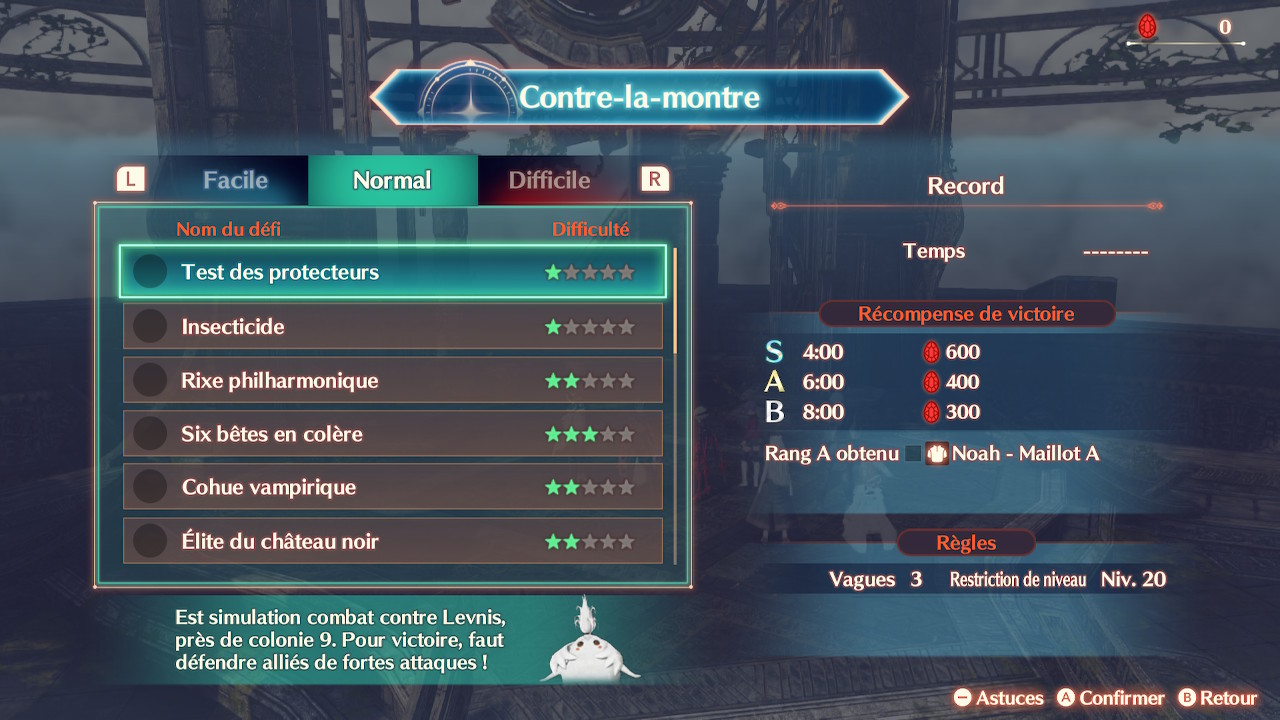Pick the Rixe philharmonique challenge
Image resolution: width=1280 pixels, height=720 pixels.
coord(392,380)
